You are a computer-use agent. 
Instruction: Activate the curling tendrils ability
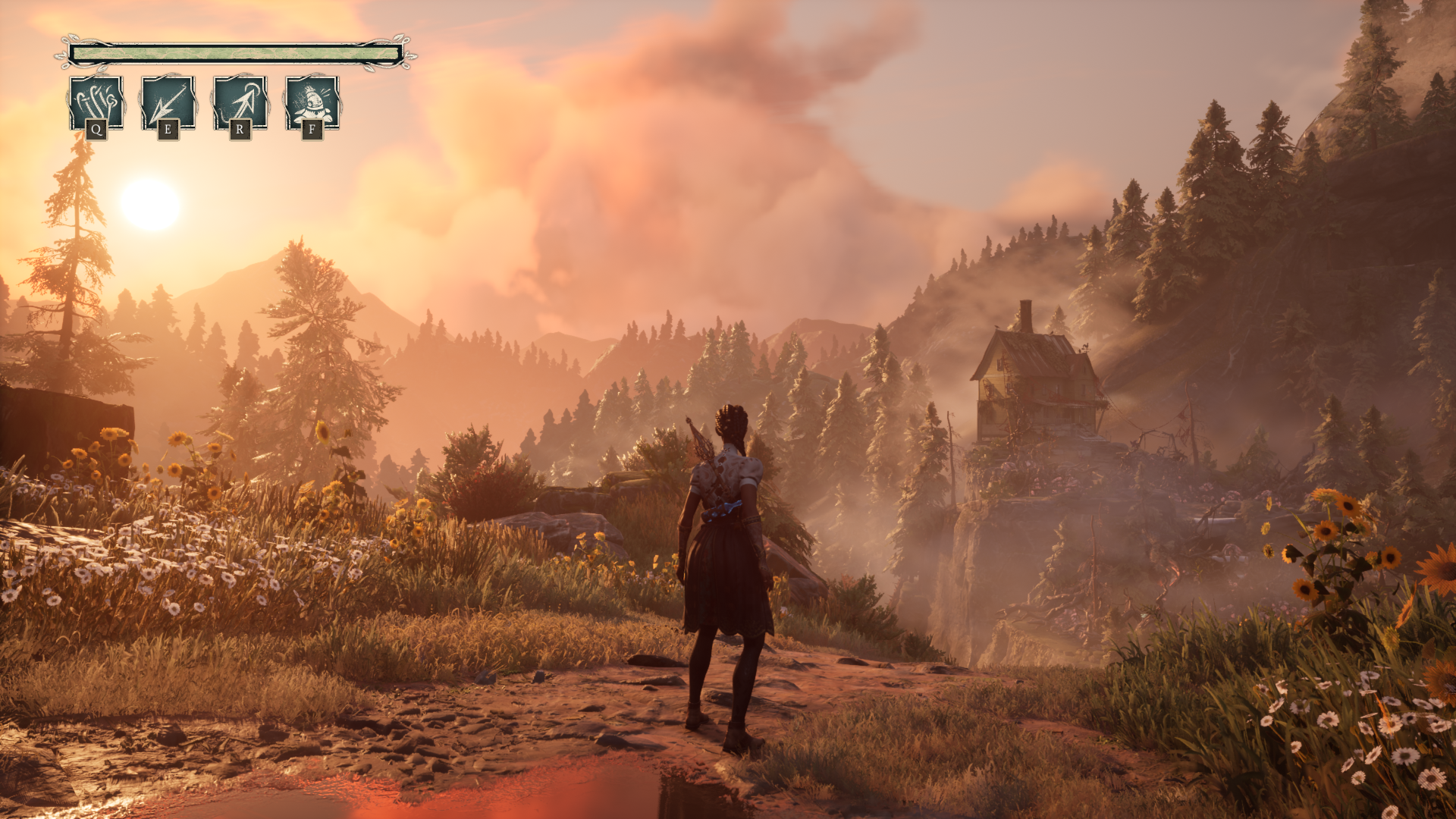96,103
